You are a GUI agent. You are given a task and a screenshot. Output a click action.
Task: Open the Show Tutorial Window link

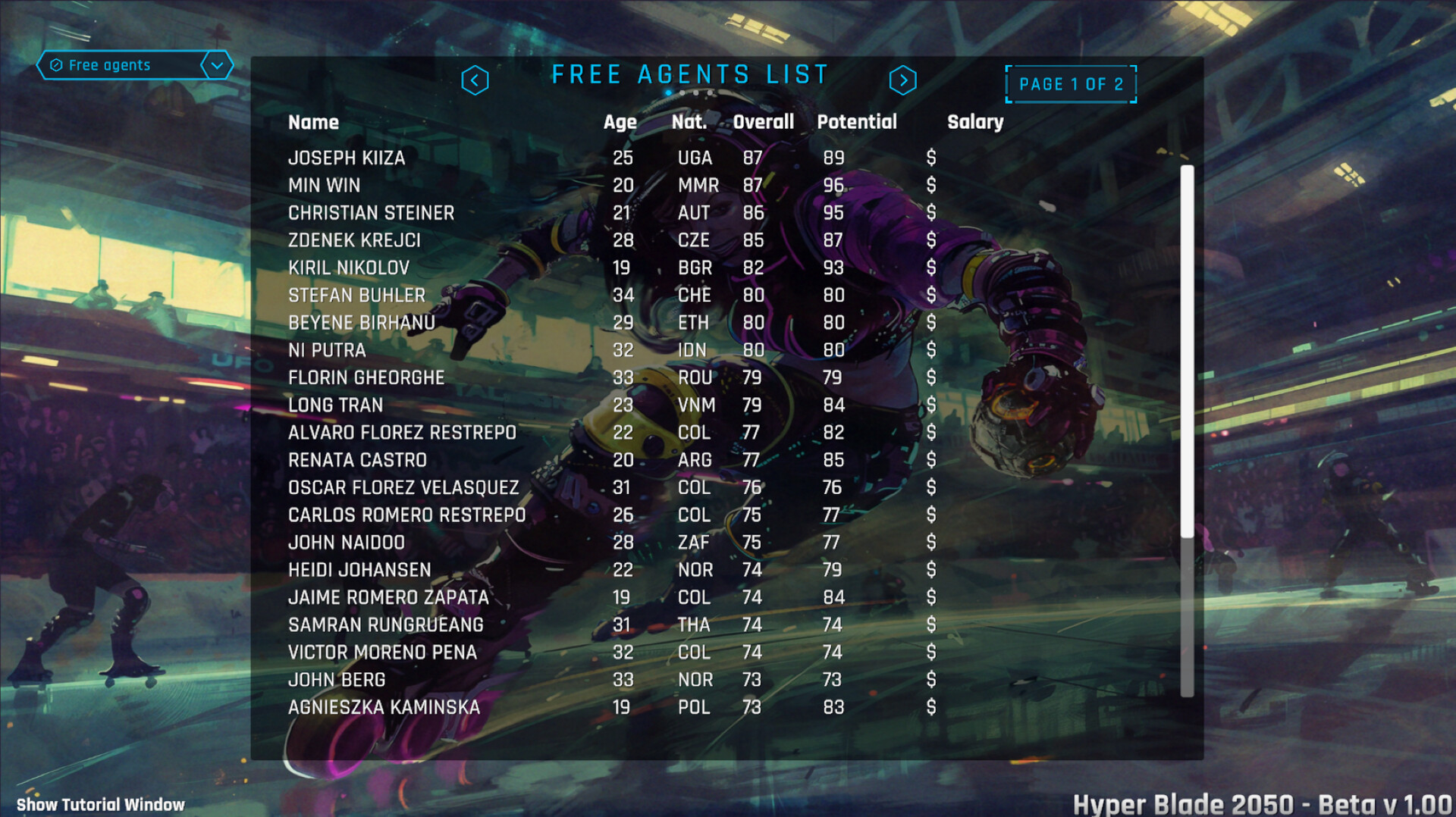(x=99, y=804)
